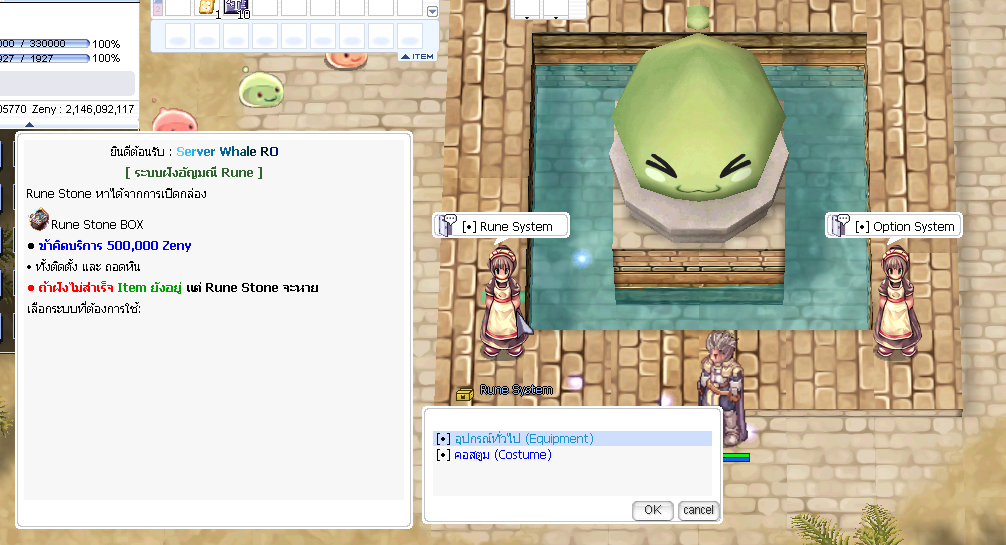
Task: Use the bread item in hotbar
Action: point(207,8)
